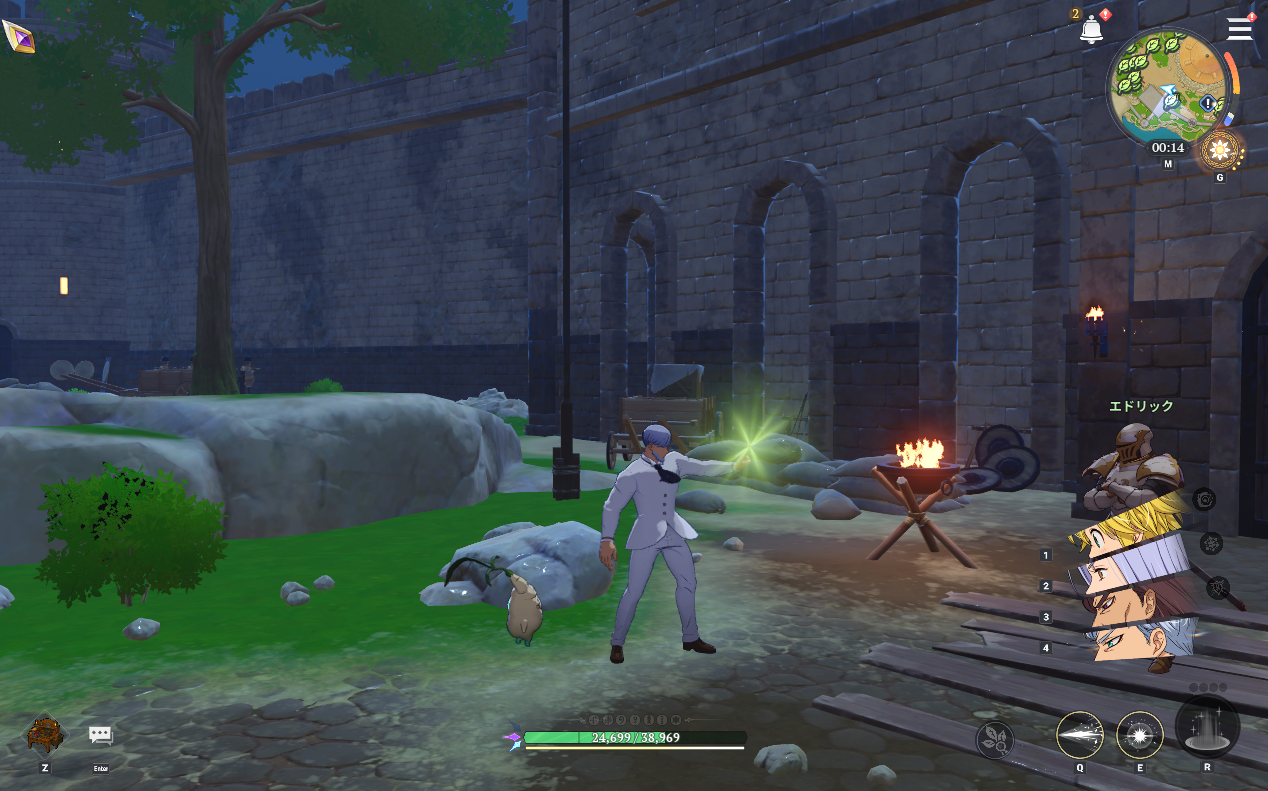Click the leaf and magnifier gather icon

click(995, 740)
